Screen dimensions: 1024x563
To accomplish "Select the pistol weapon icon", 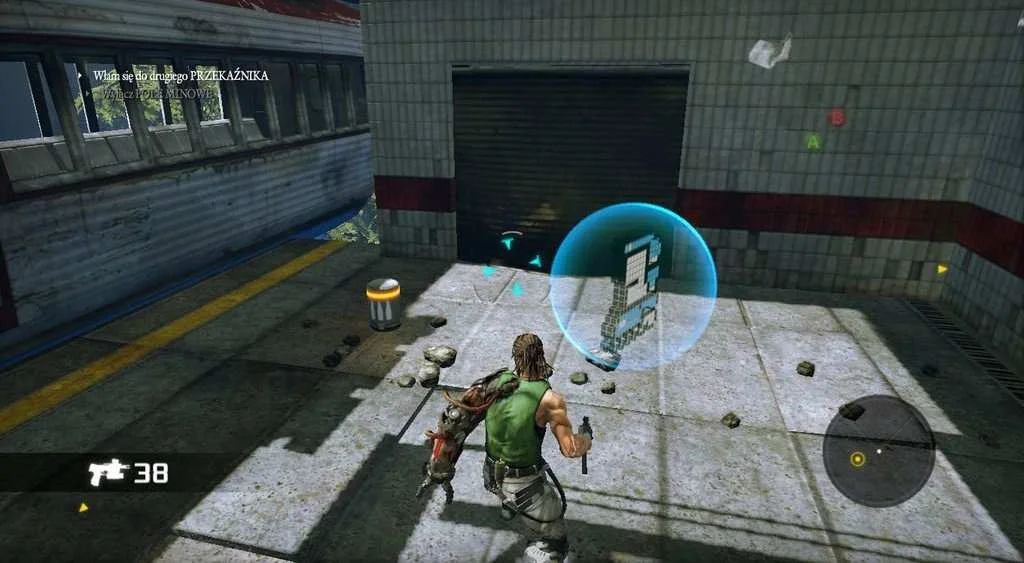I will tap(107, 471).
